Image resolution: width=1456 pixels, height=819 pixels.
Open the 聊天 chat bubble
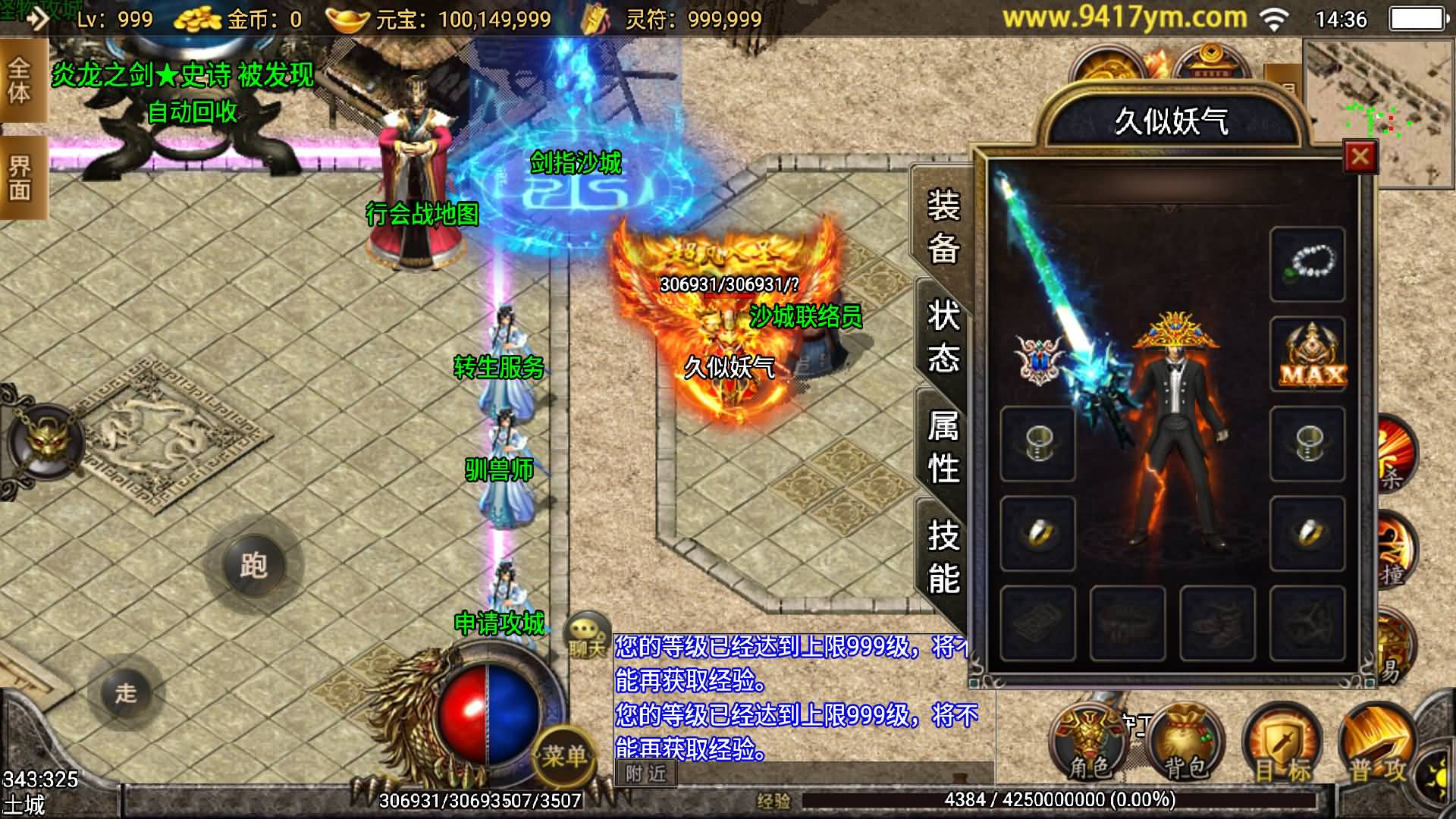tap(588, 635)
